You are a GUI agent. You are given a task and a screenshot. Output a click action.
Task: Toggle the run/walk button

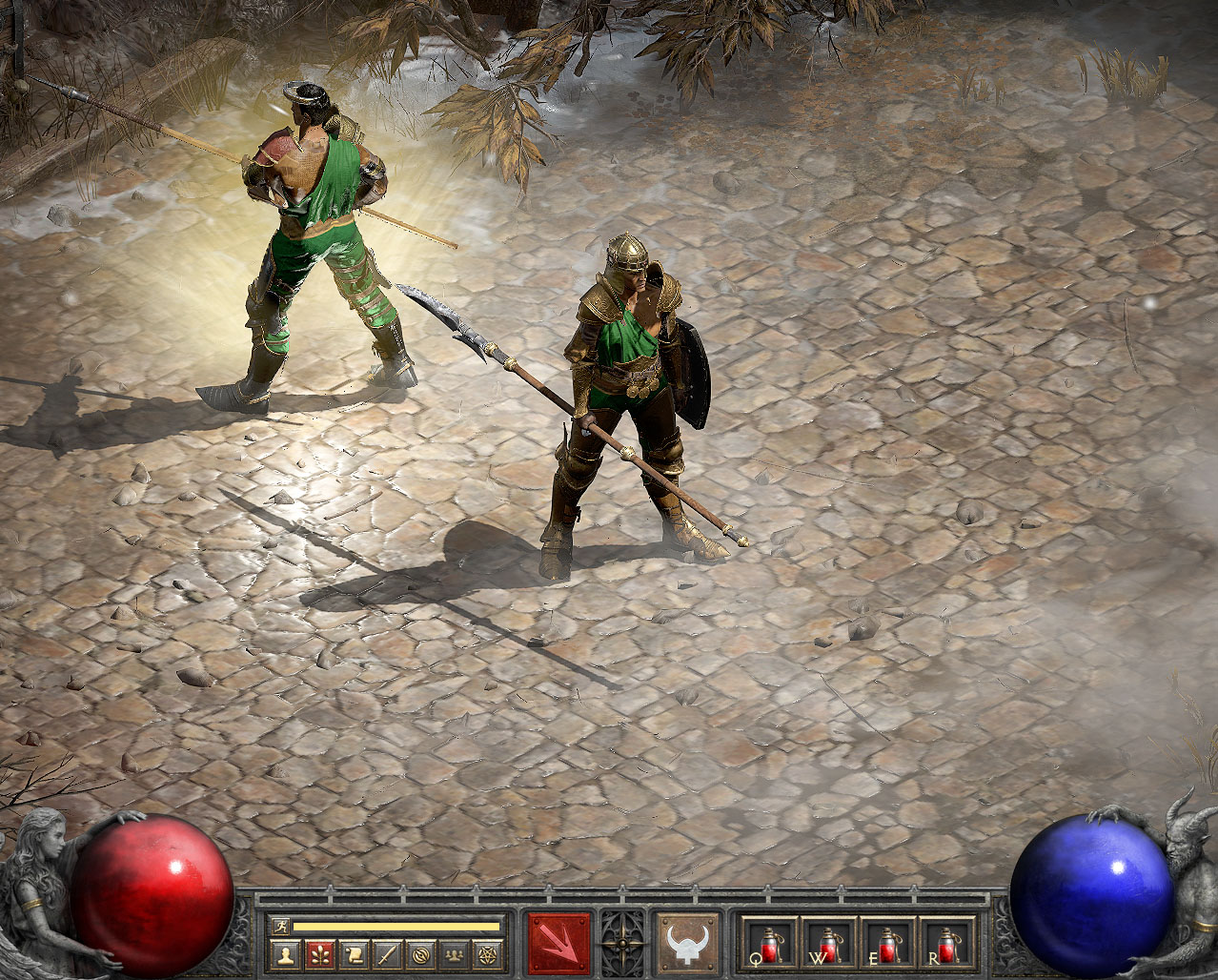point(280,926)
